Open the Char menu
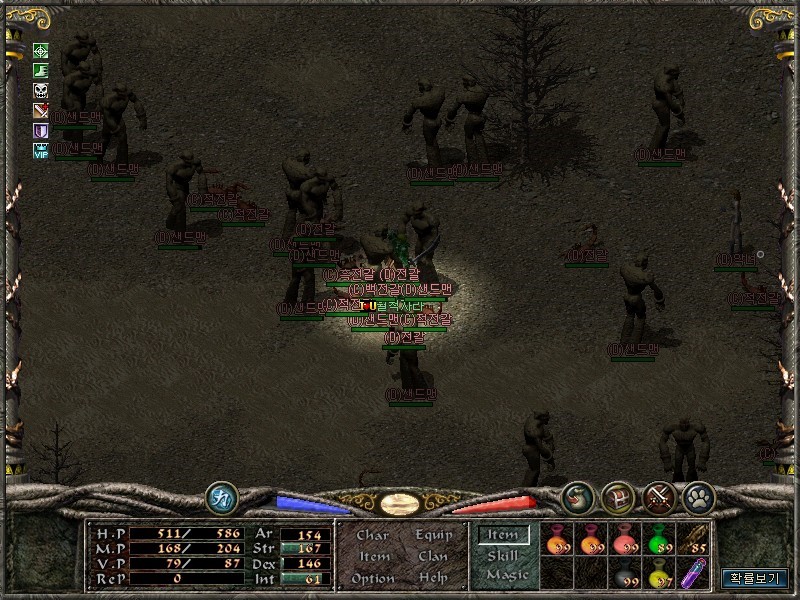The height and width of the screenshot is (600, 800). (x=373, y=535)
